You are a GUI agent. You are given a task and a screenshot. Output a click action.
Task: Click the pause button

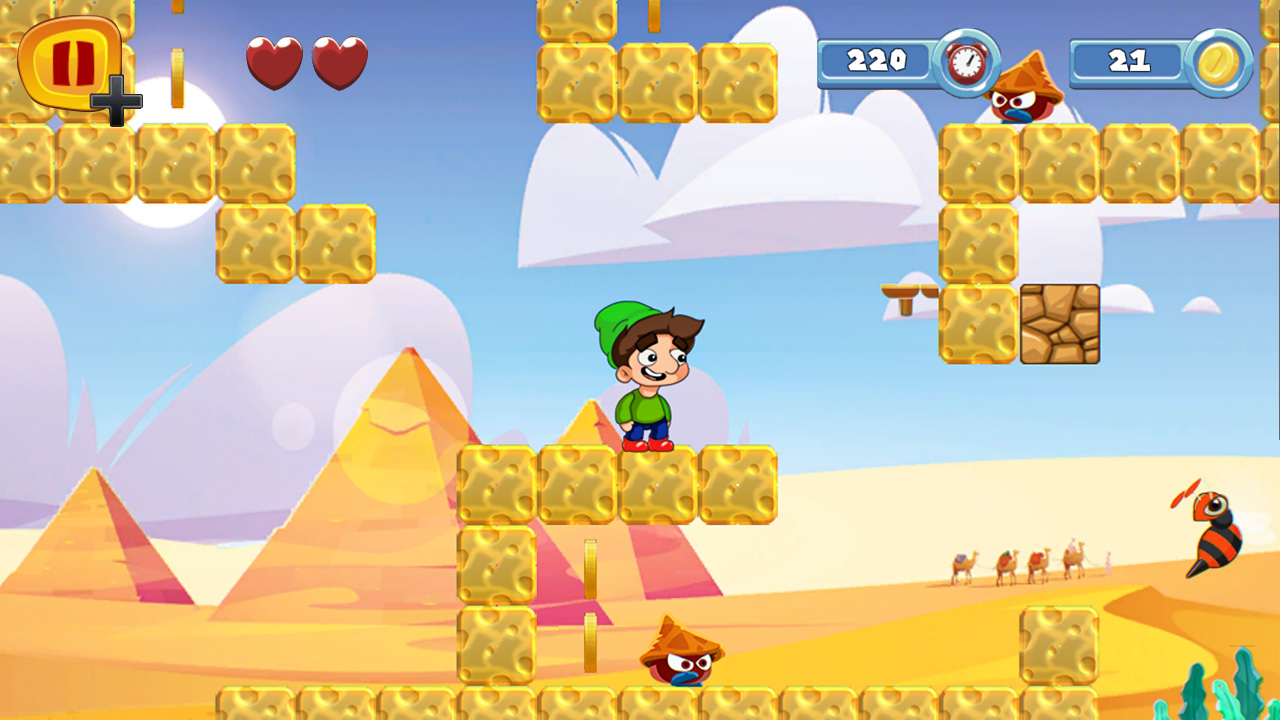[70, 62]
